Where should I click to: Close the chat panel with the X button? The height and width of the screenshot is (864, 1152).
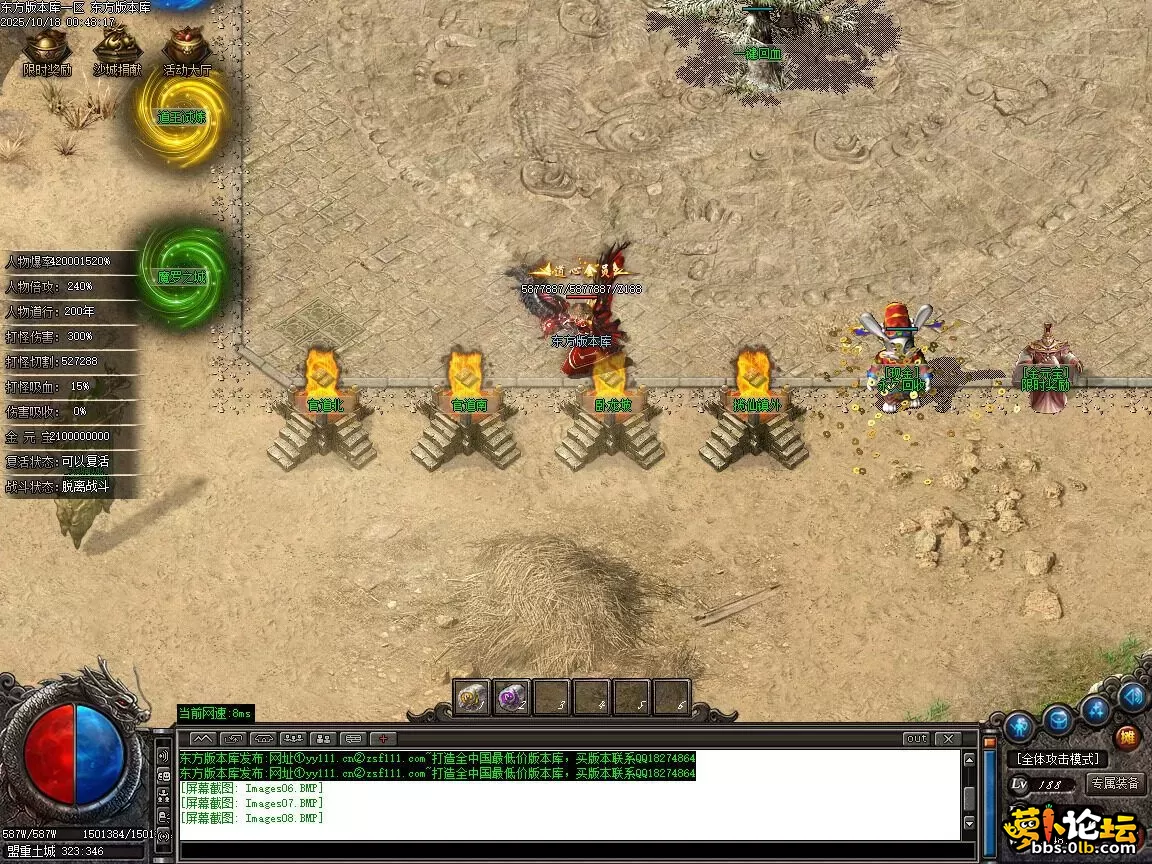pos(947,739)
